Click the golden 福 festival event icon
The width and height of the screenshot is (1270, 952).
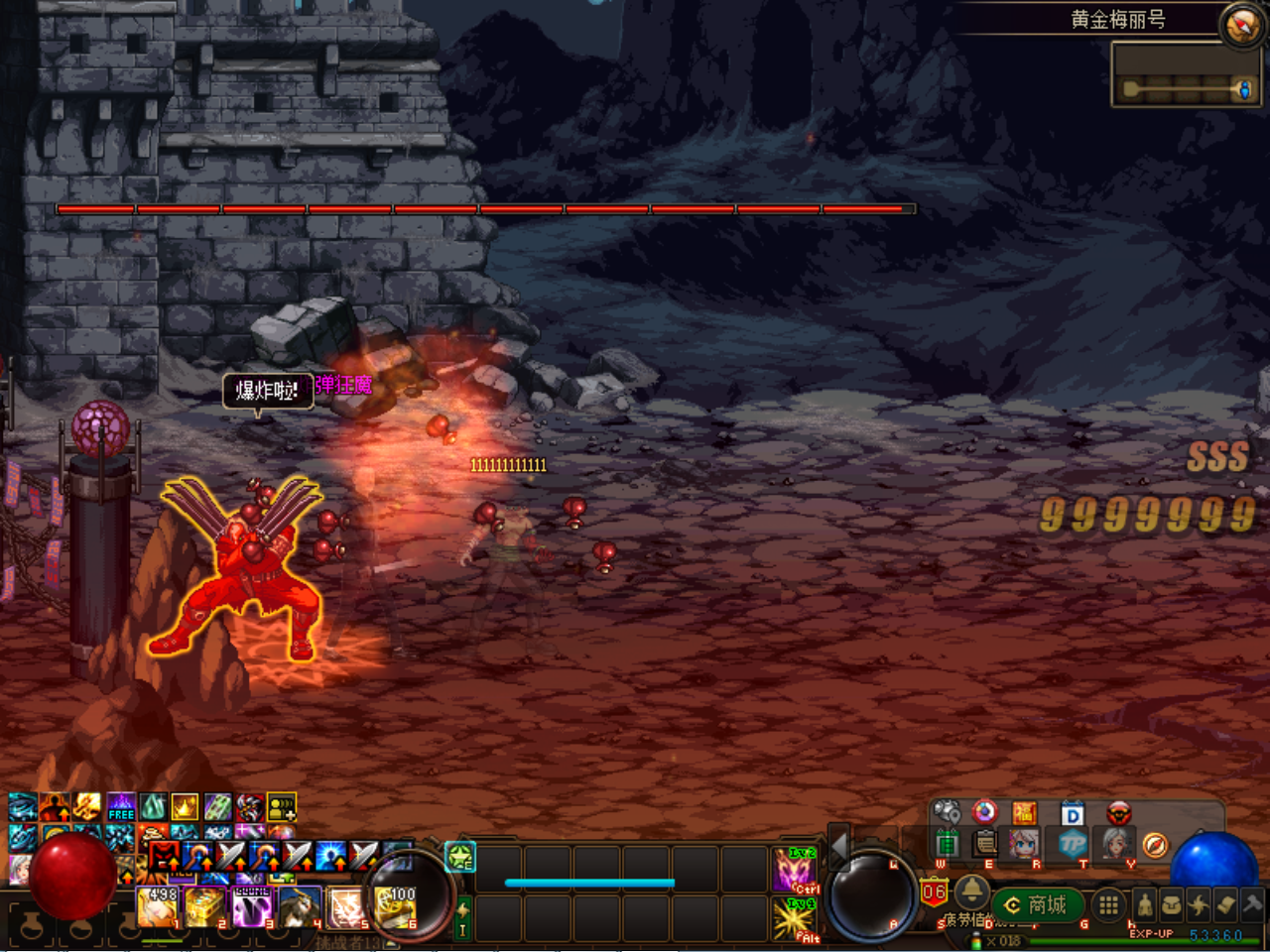(x=1026, y=812)
